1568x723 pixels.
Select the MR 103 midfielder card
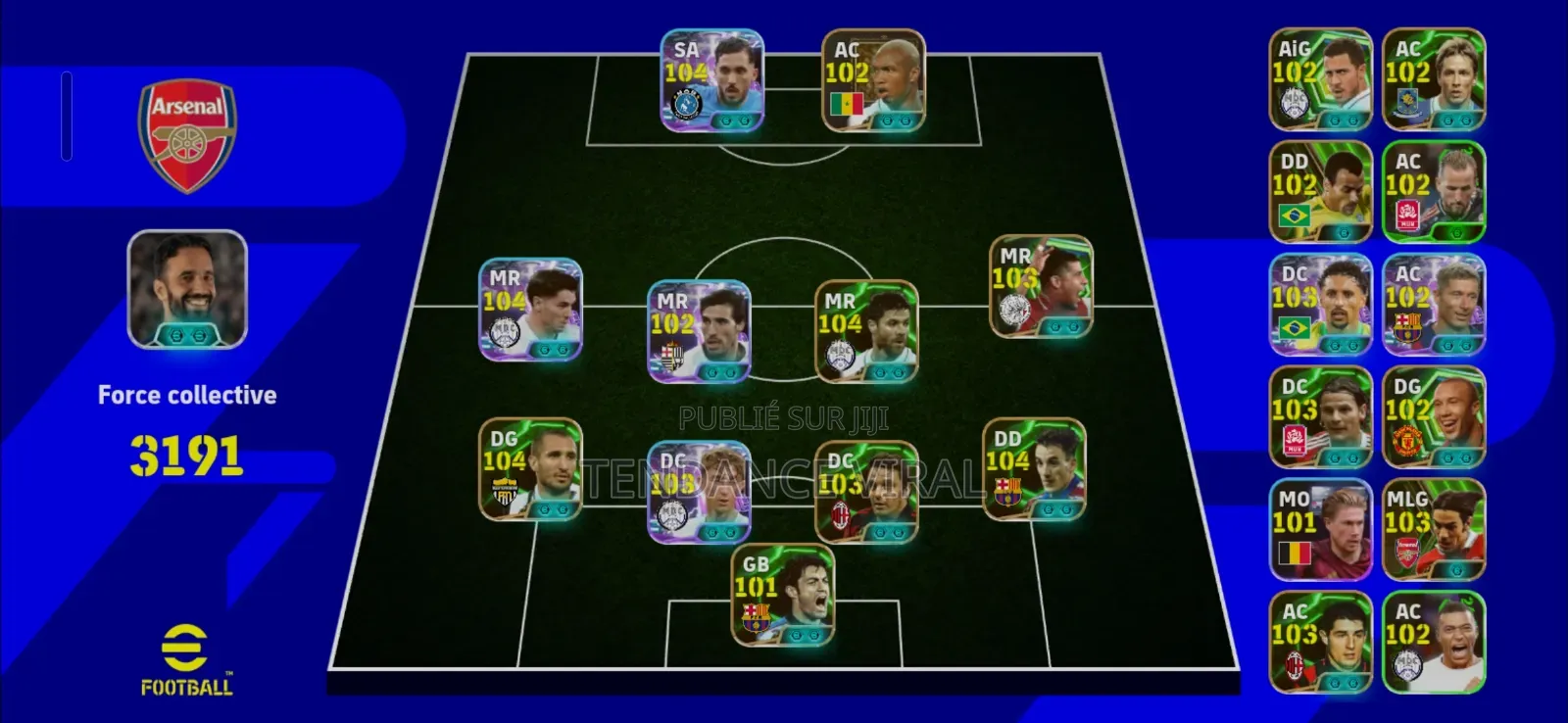coord(1041,287)
